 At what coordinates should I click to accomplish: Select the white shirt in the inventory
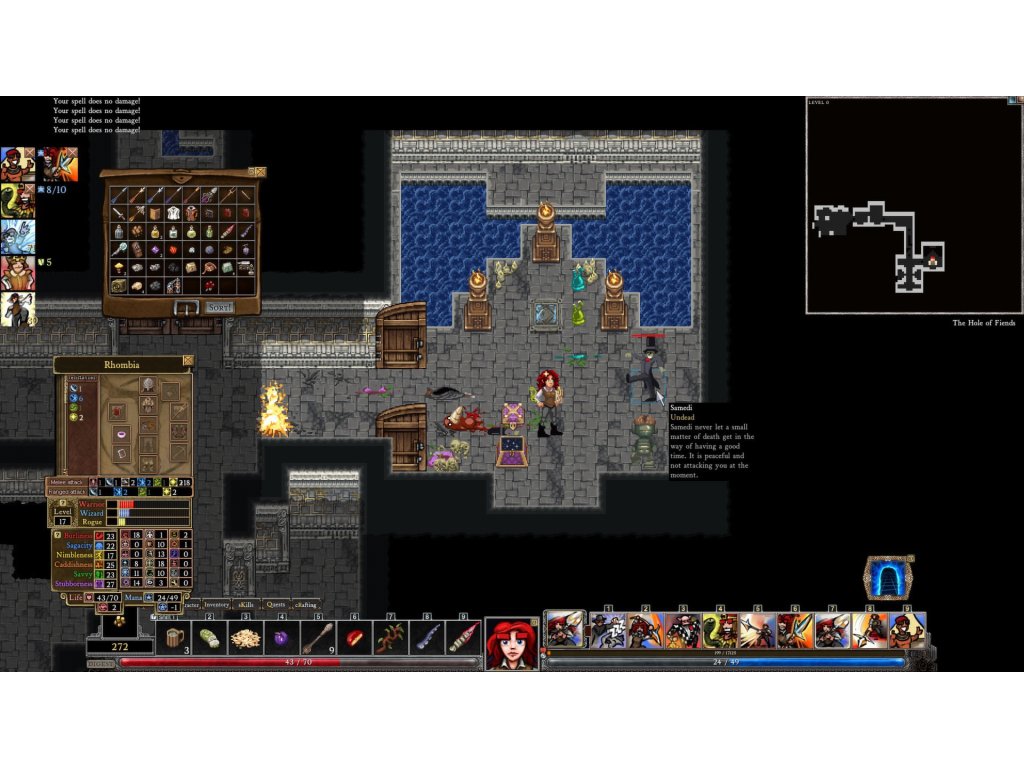click(x=173, y=213)
